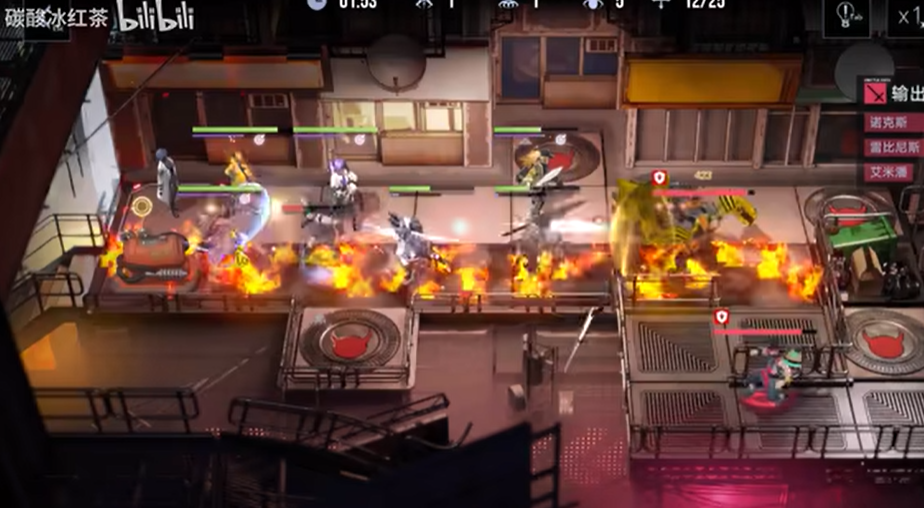Toggle the x1 game speed button
Screen dimensions: 924x508
[904, 17]
